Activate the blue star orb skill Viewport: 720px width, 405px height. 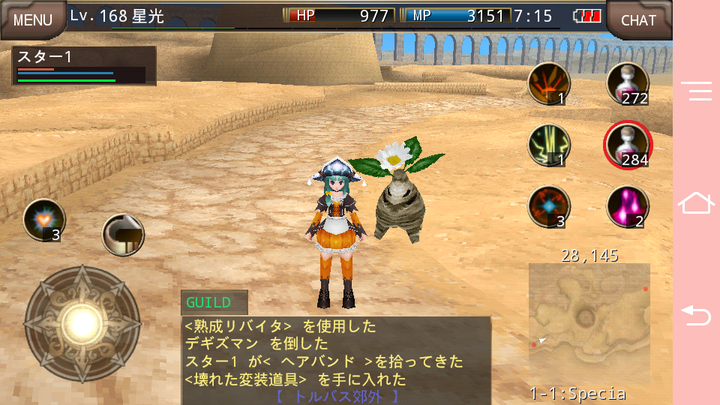pyautogui.click(x=548, y=206)
